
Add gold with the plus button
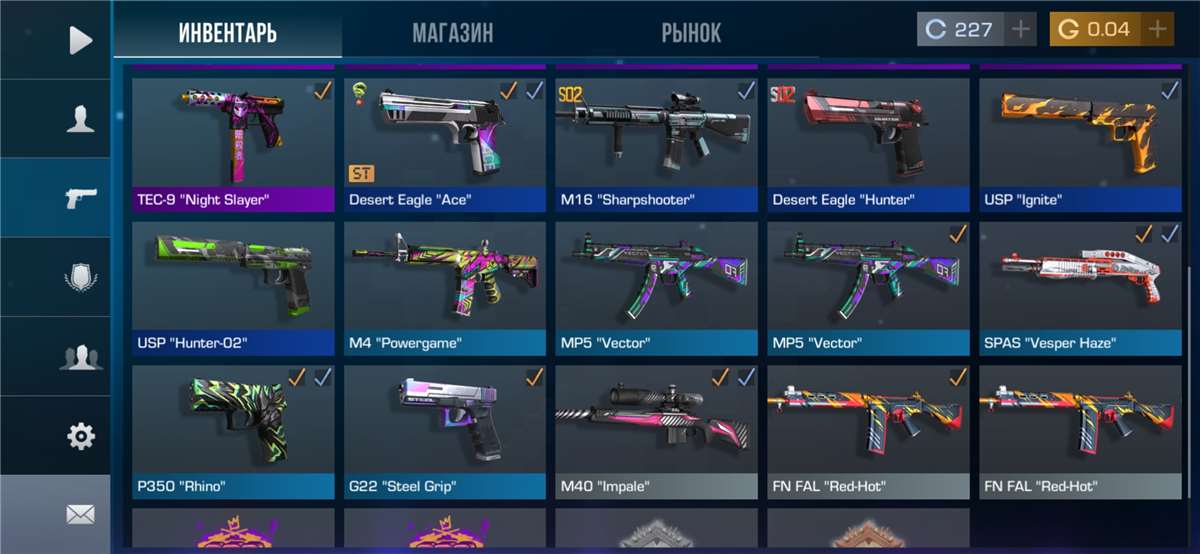[1157, 30]
